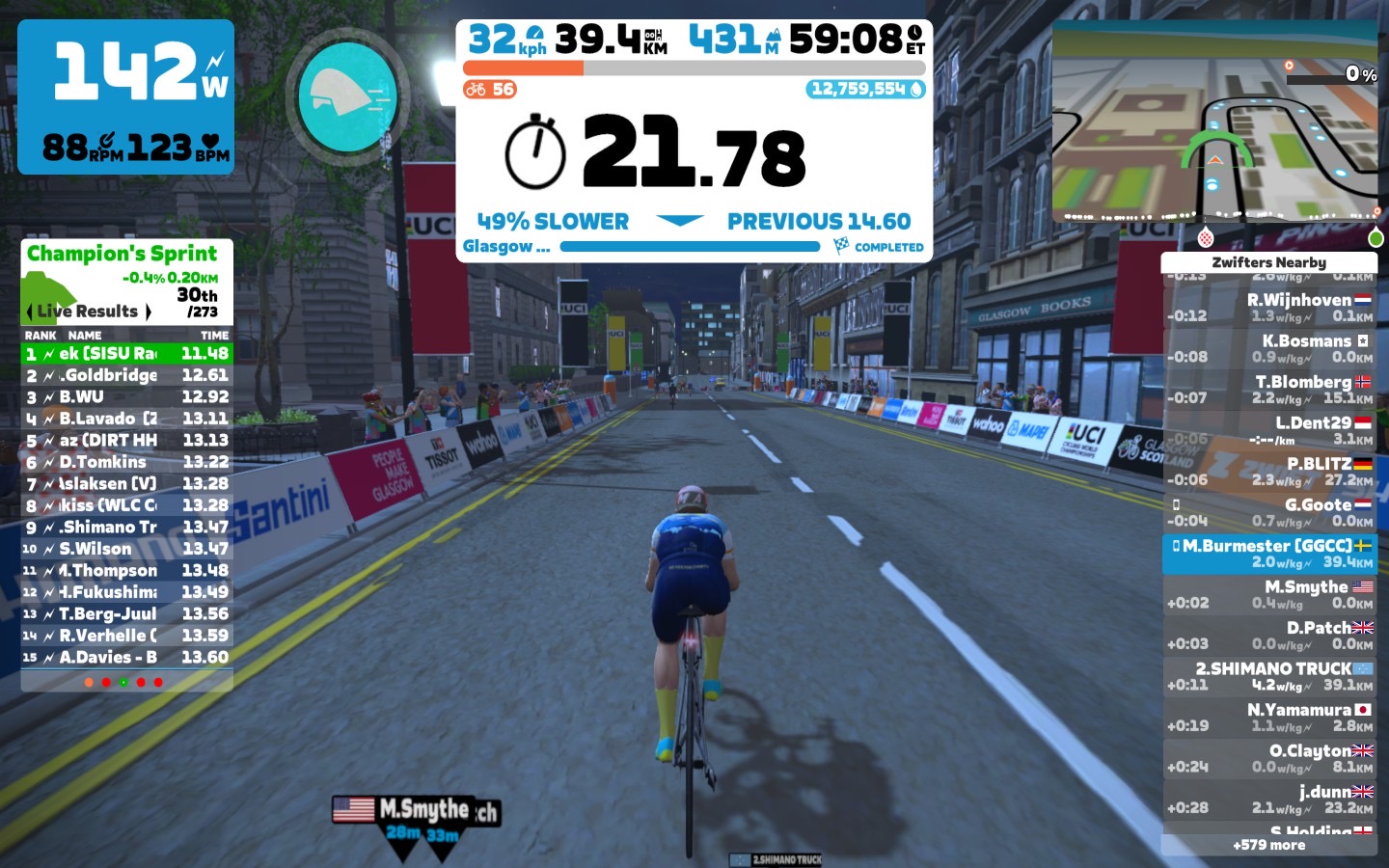This screenshot has height=868, width=1389.
Task: Click T.Blomberg in the rider list
Action: pos(1269,390)
